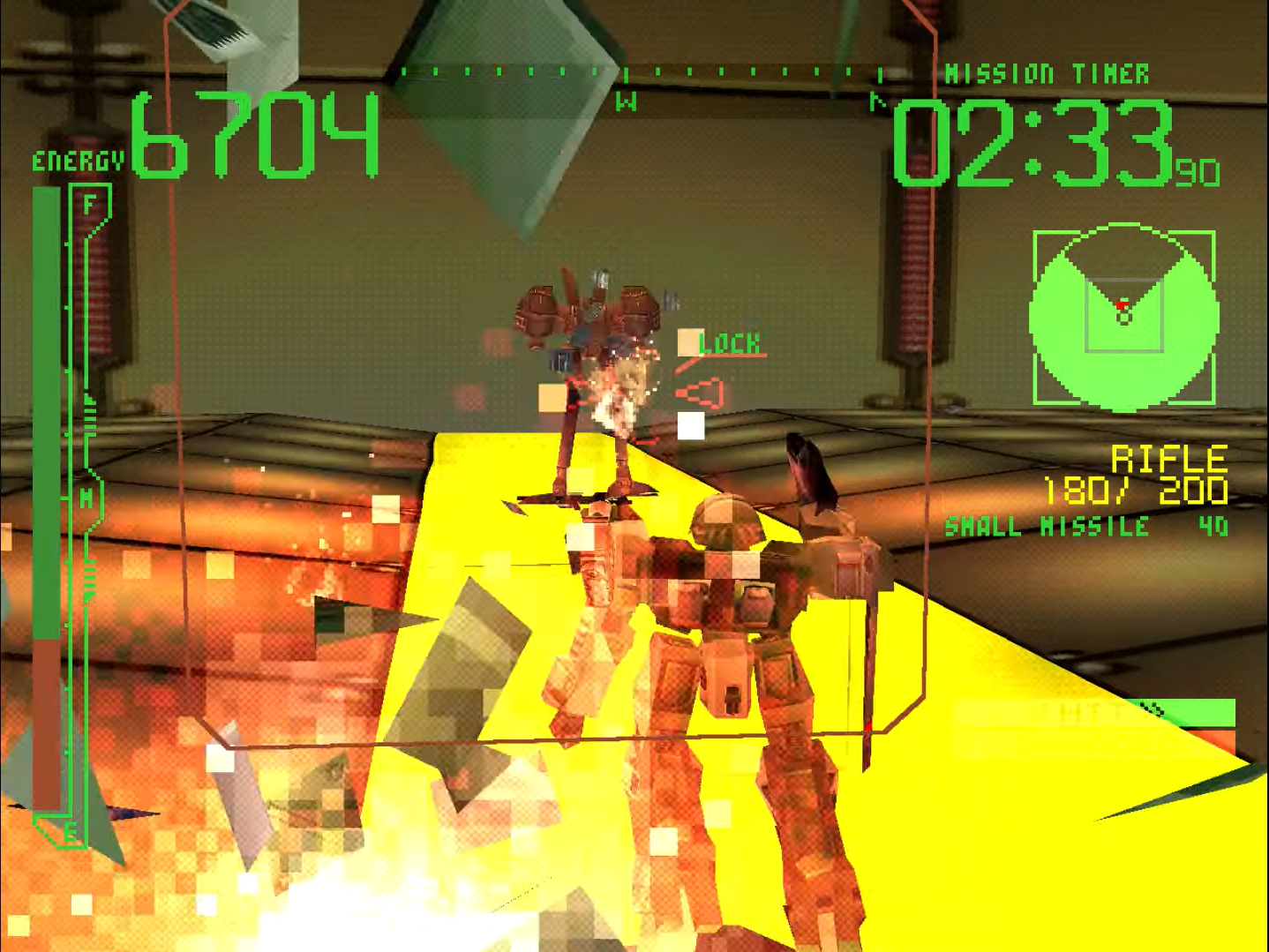Viewport: 1269px width, 952px height.
Task: Click the red blip inside the radar
Action: click(1122, 304)
